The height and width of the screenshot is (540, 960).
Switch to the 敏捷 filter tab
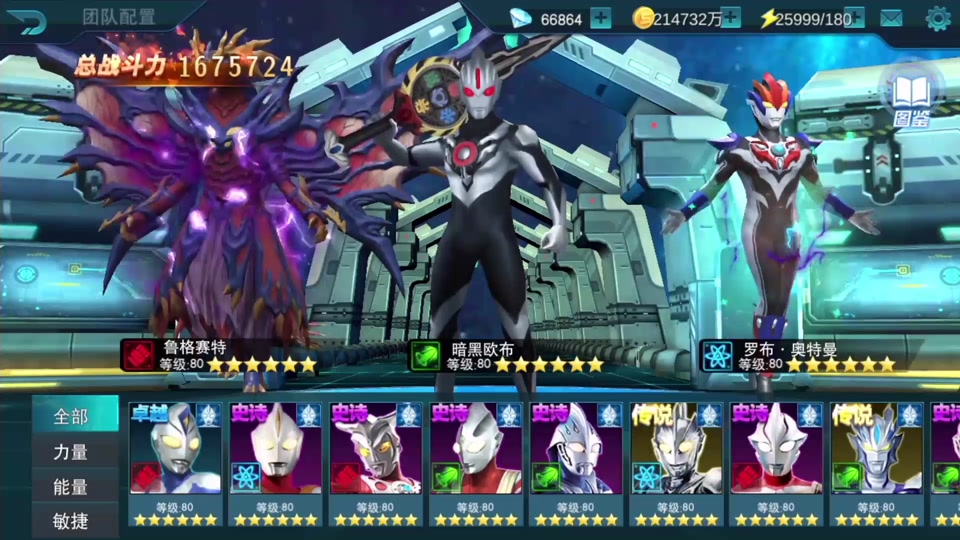click(71, 520)
